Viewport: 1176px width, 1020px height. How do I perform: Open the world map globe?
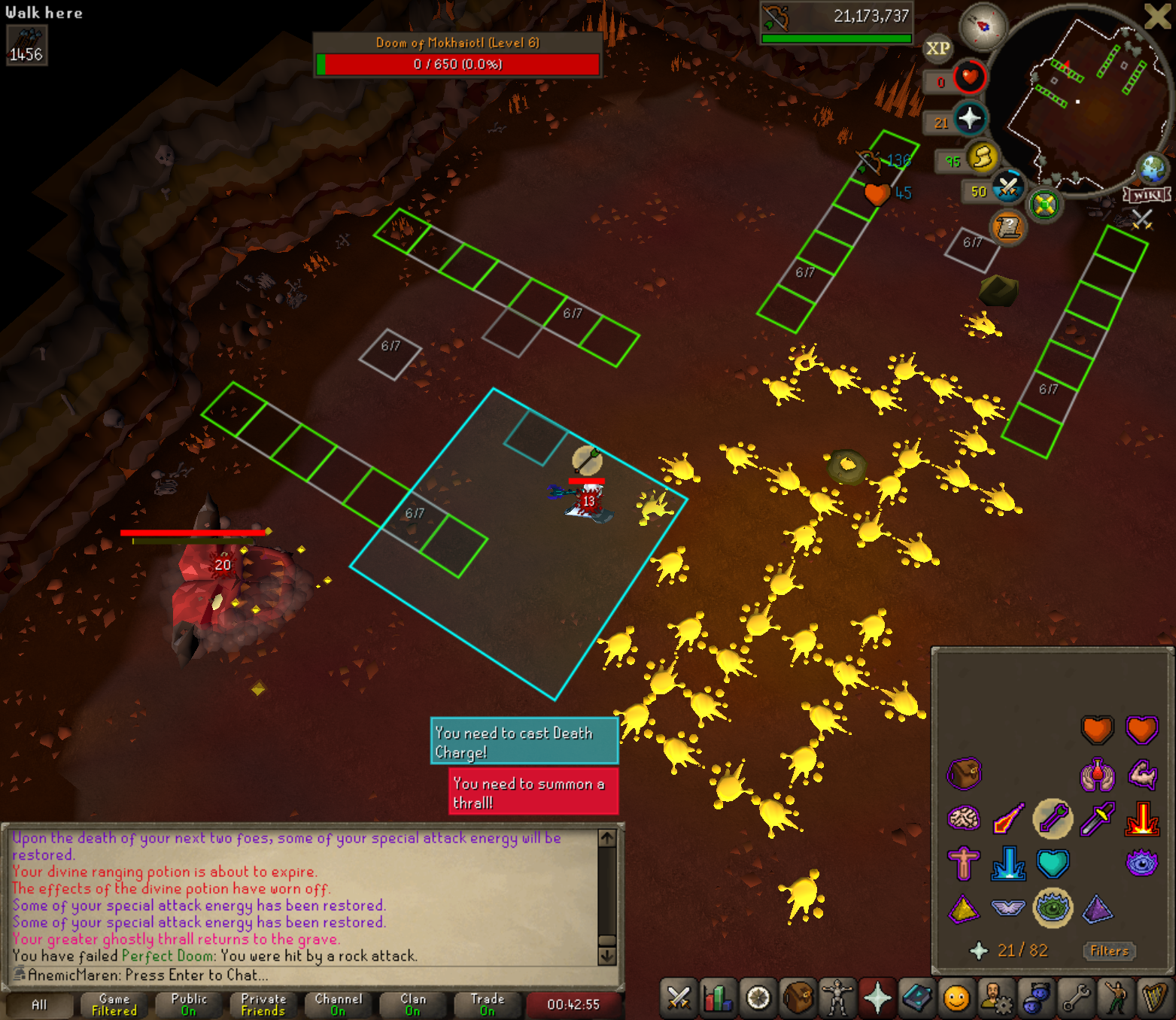tap(1152, 168)
